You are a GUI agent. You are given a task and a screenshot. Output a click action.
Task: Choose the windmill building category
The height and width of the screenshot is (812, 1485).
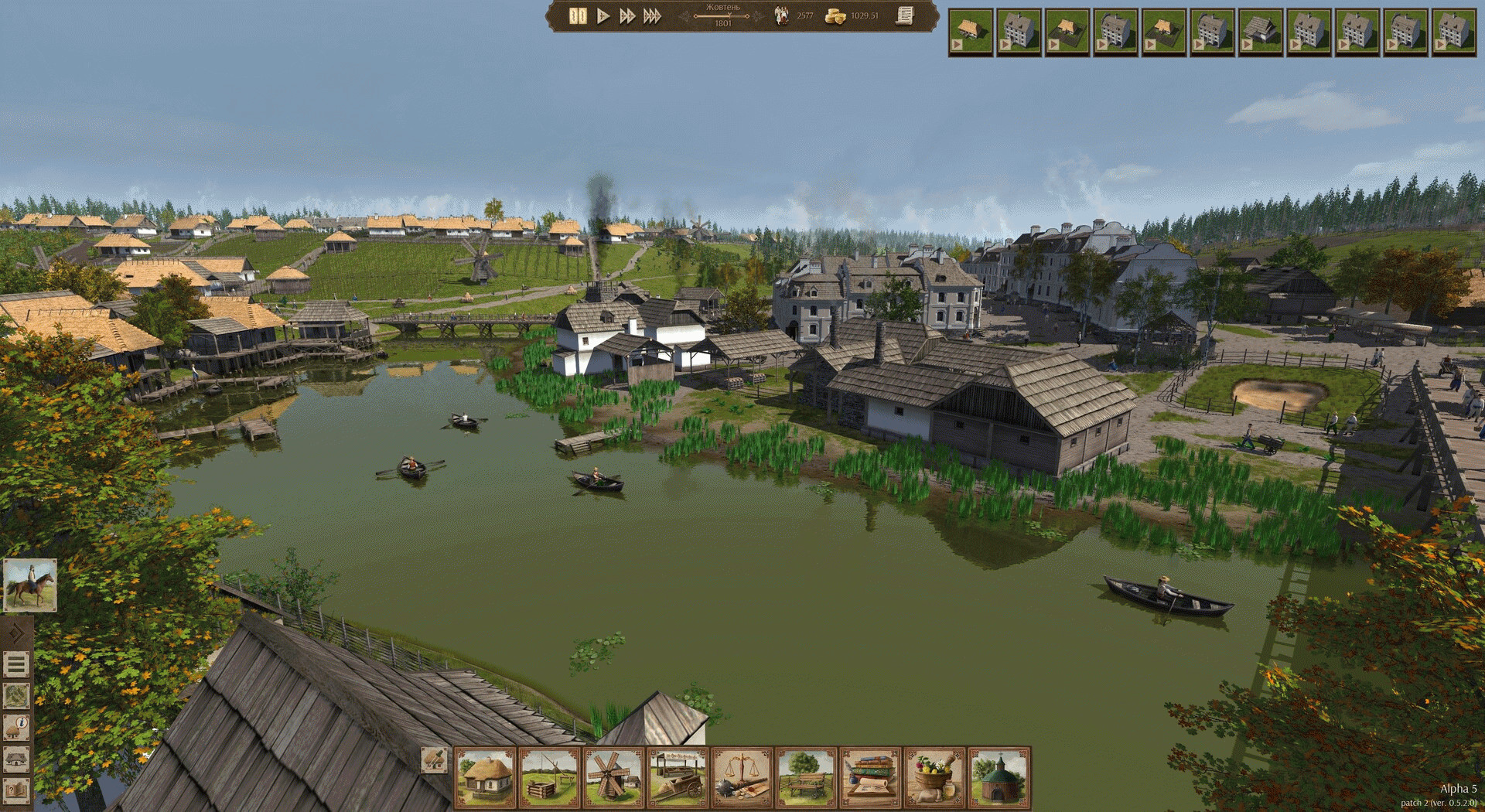(x=614, y=778)
